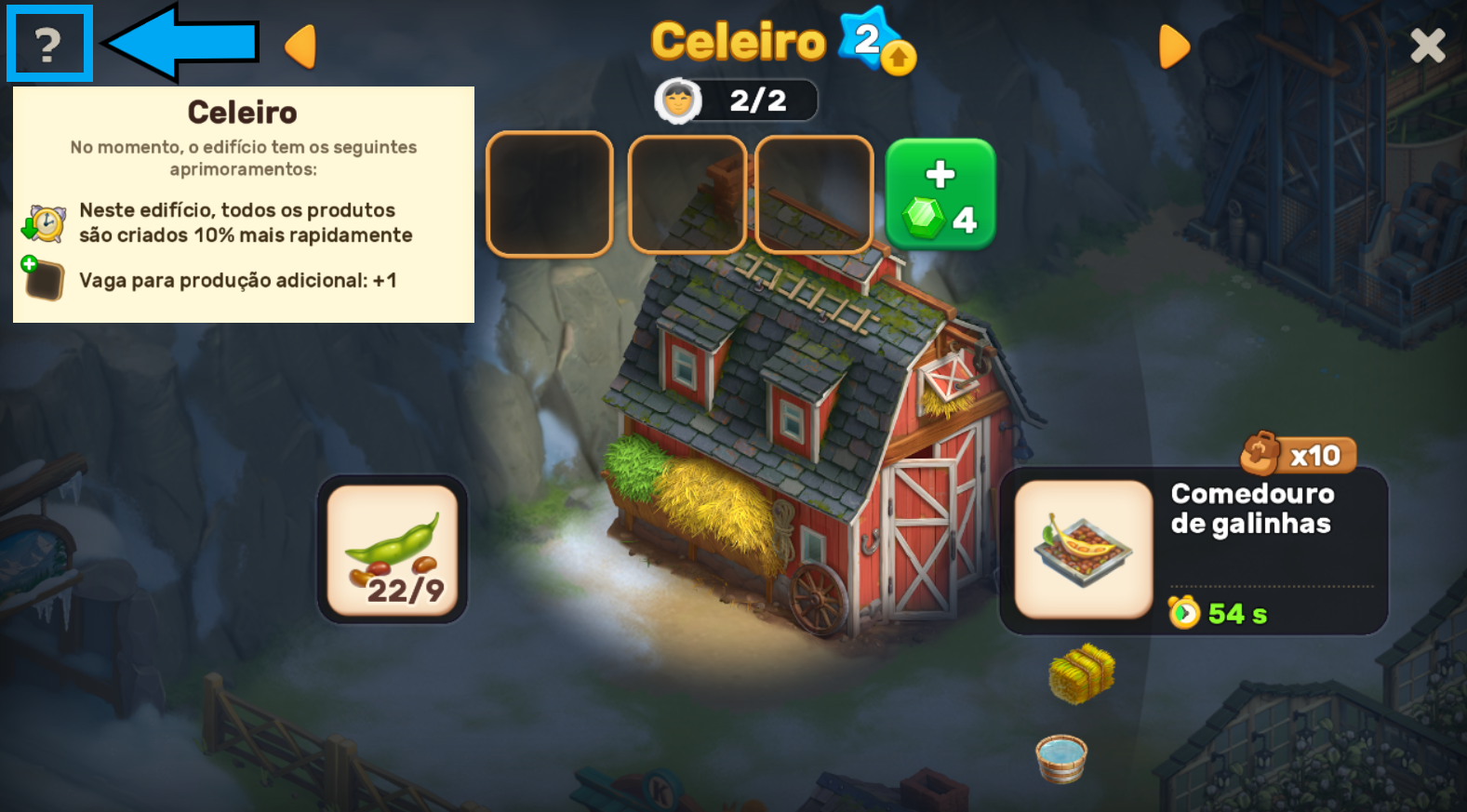Go to the next building with right arrow
The height and width of the screenshot is (812, 1467).
tap(1174, 46)
